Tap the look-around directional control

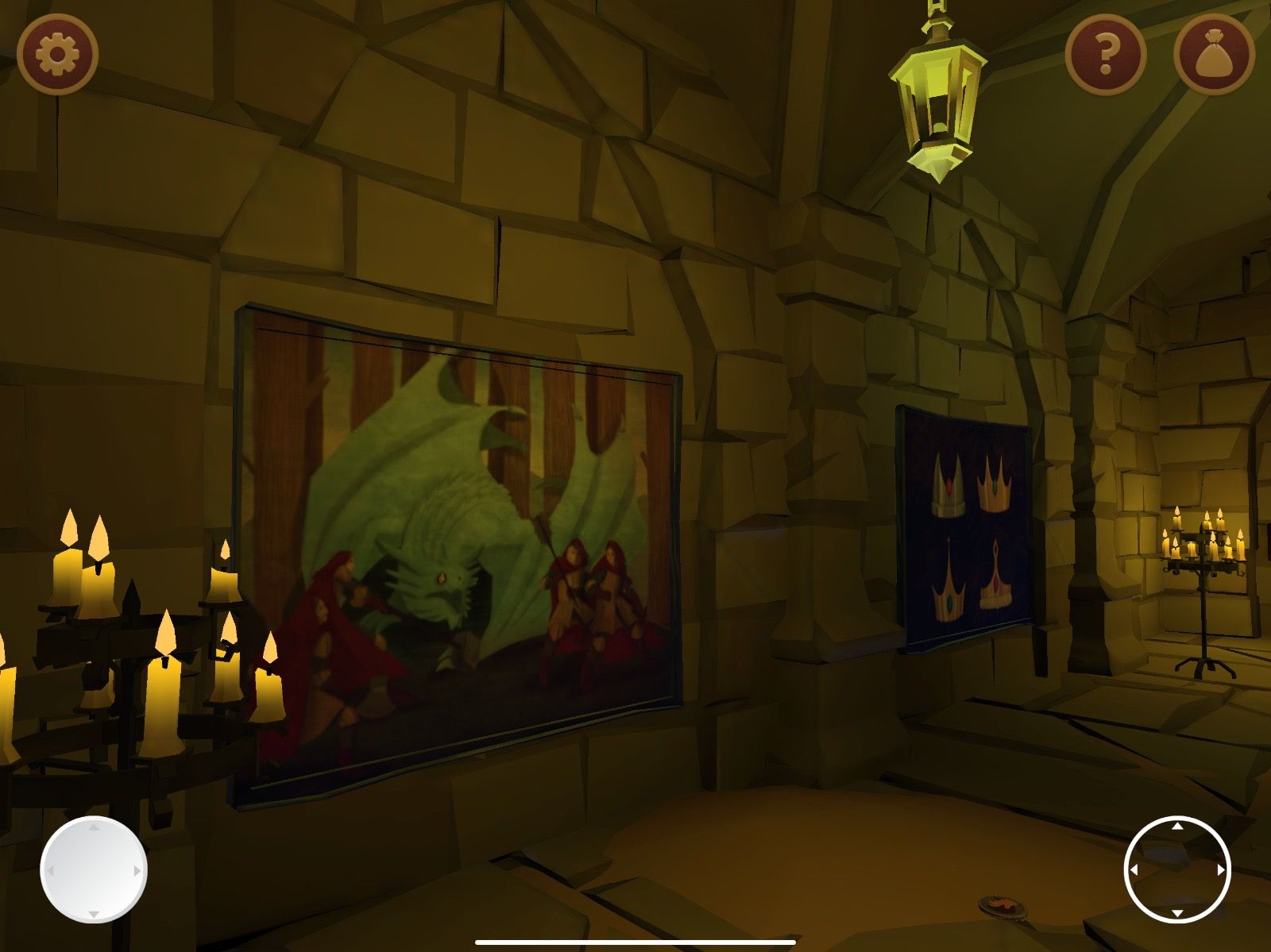[1177, 870]
